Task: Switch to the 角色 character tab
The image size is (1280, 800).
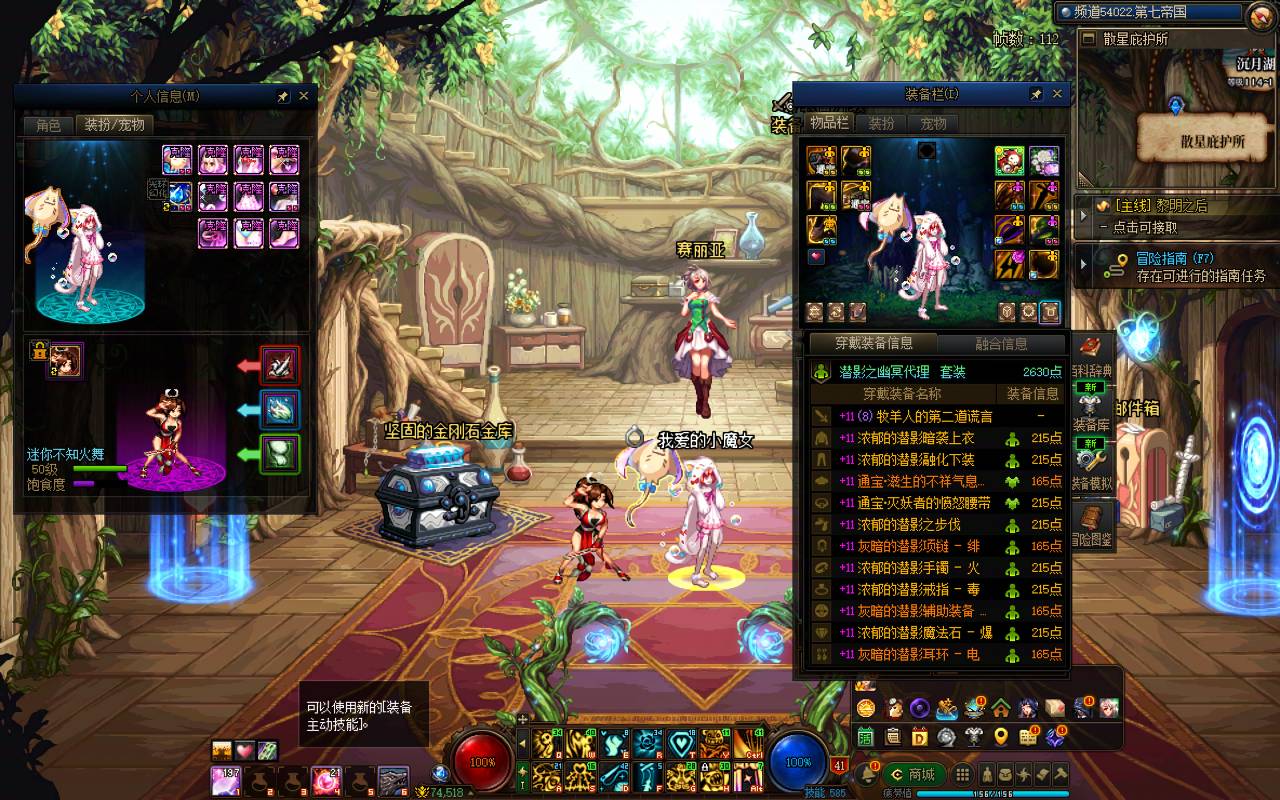Action: 48,125
